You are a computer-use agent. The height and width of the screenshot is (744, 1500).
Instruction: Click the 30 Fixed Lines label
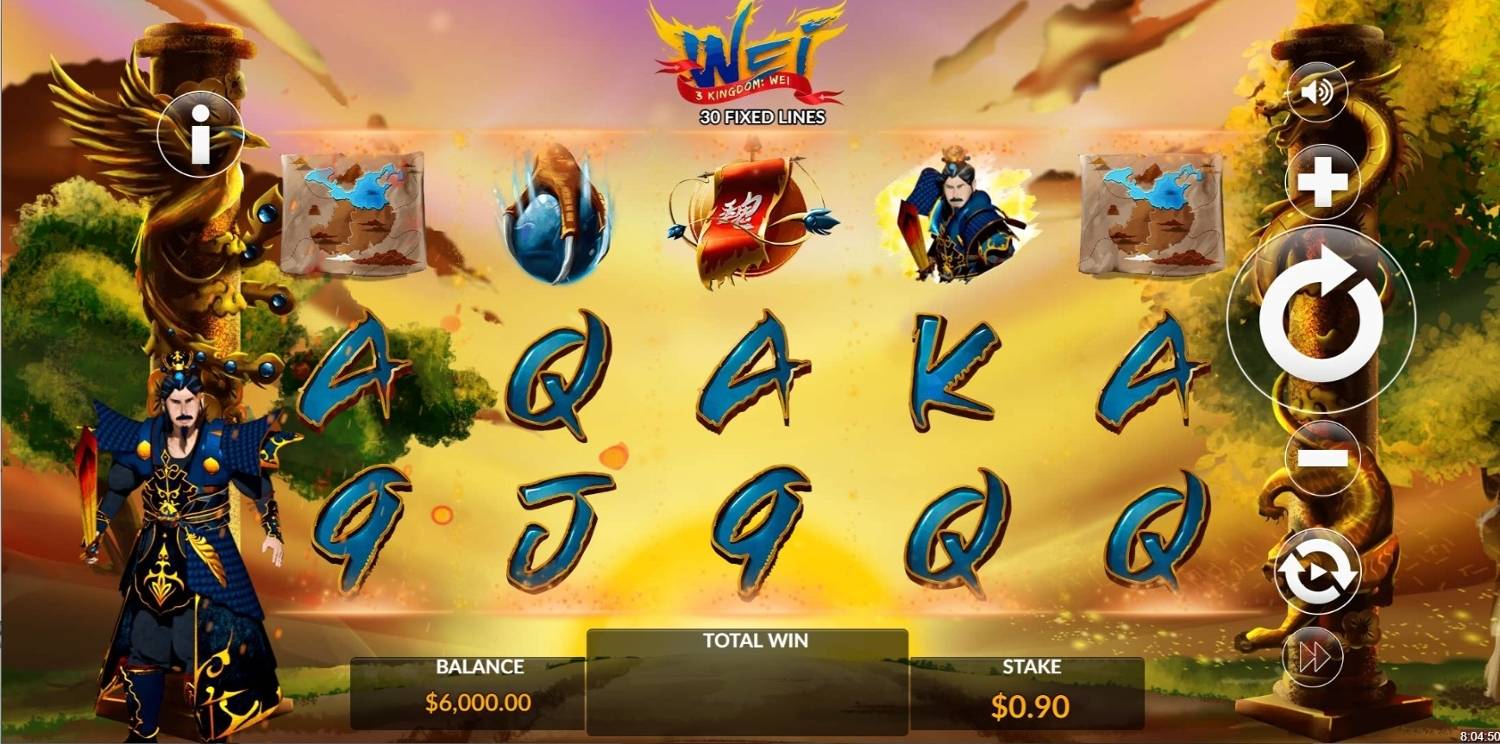click(x=762, y=118)
